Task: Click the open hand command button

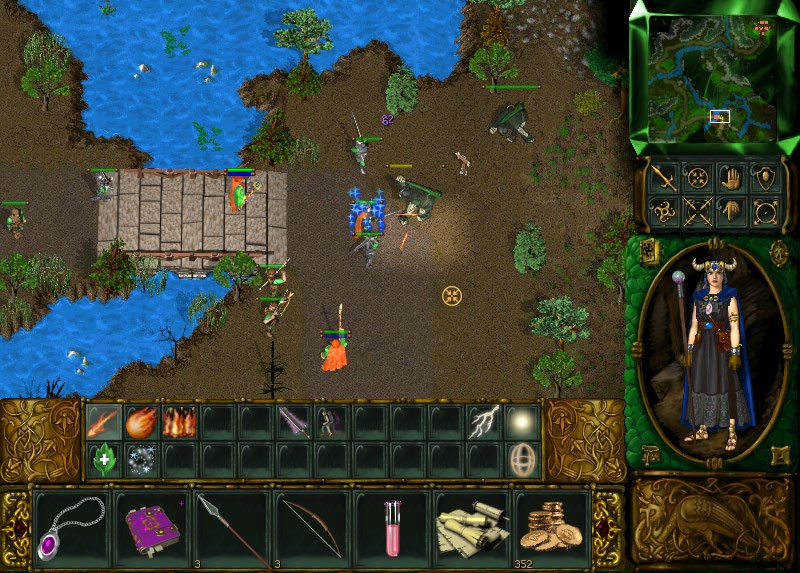Action: pos(732,178)
